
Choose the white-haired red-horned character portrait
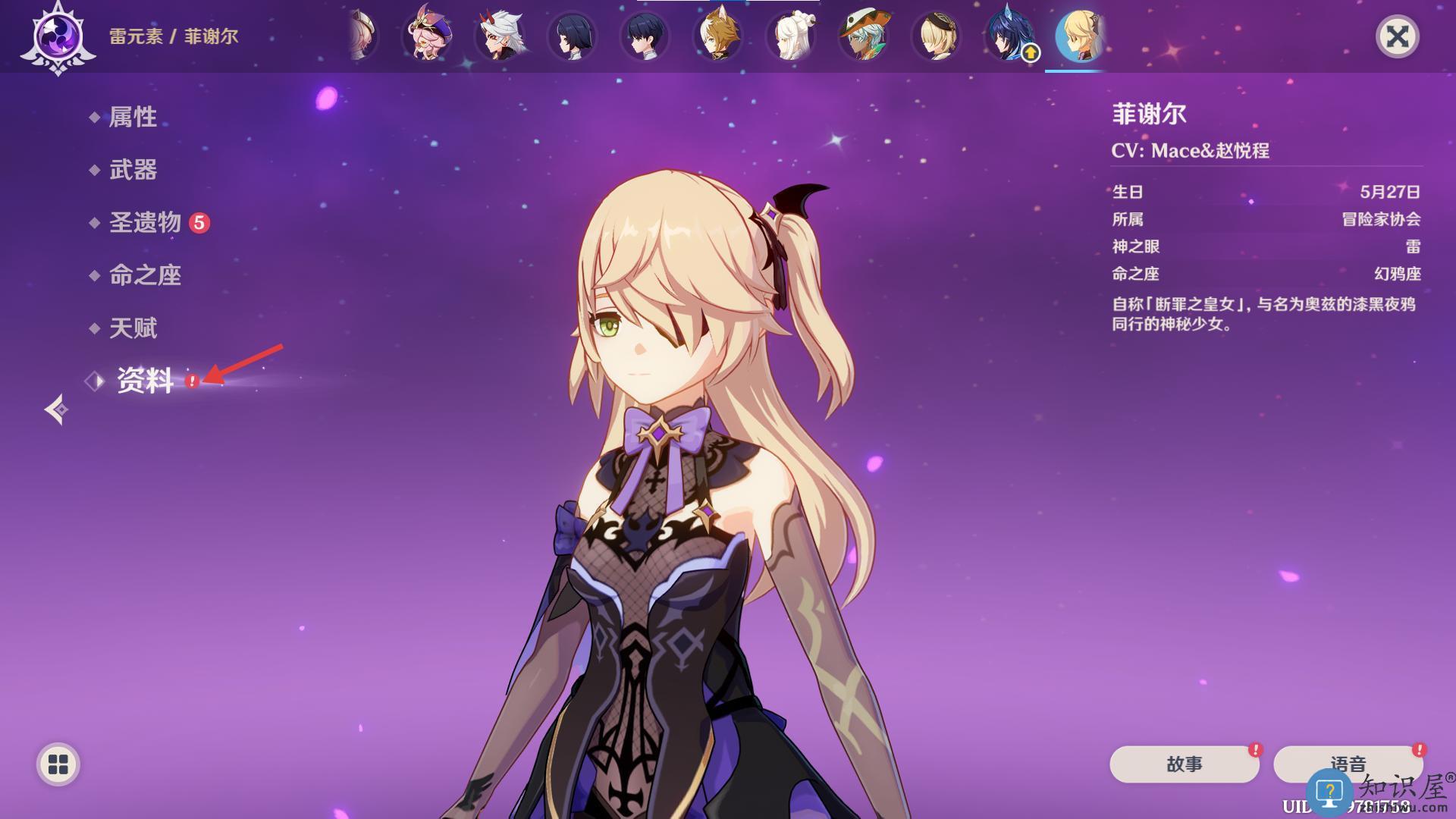click(x=500, y=36)
